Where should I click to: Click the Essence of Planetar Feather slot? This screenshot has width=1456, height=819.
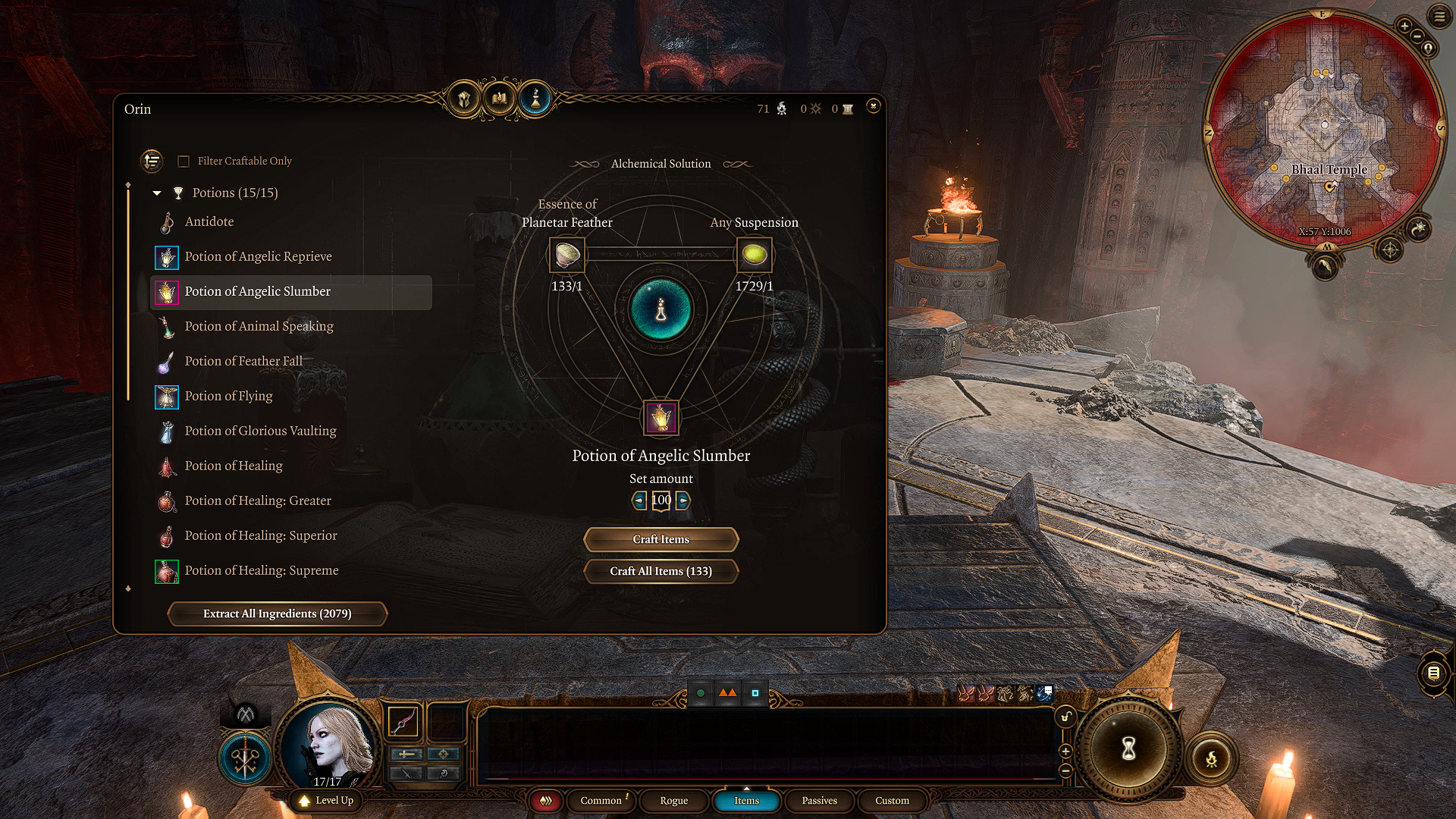point(566,255)
